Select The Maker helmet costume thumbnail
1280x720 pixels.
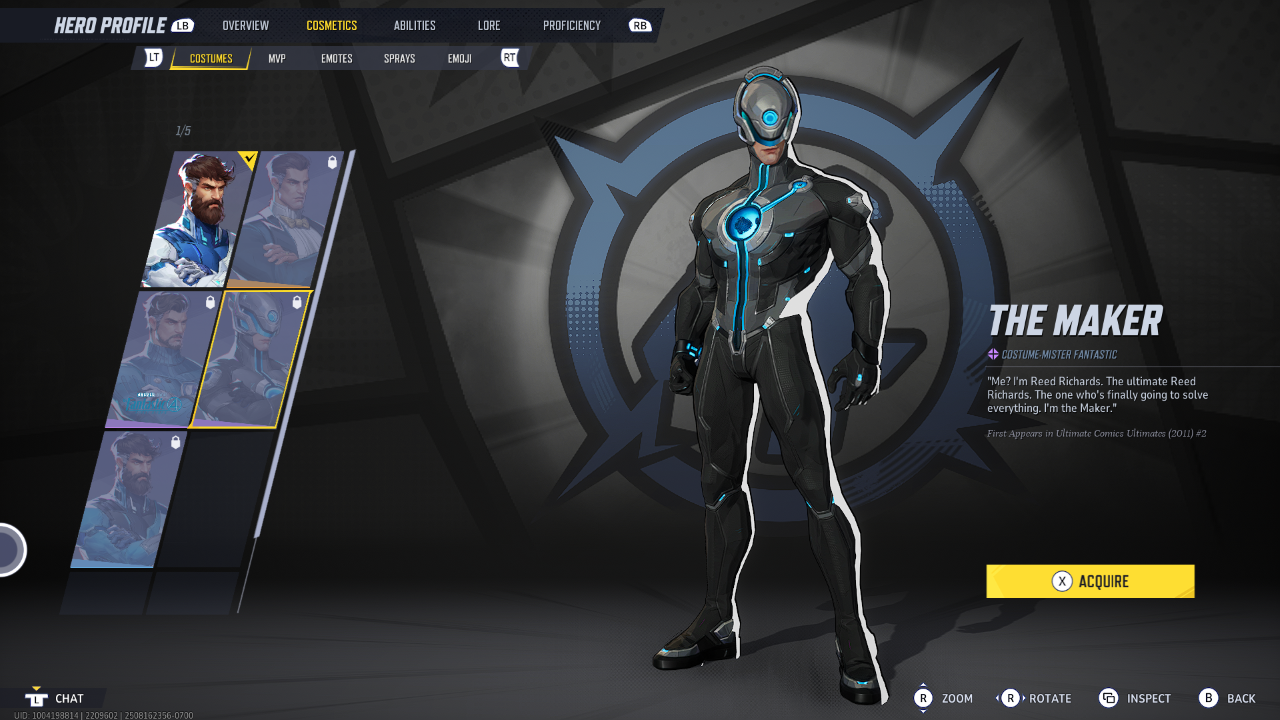251,359
